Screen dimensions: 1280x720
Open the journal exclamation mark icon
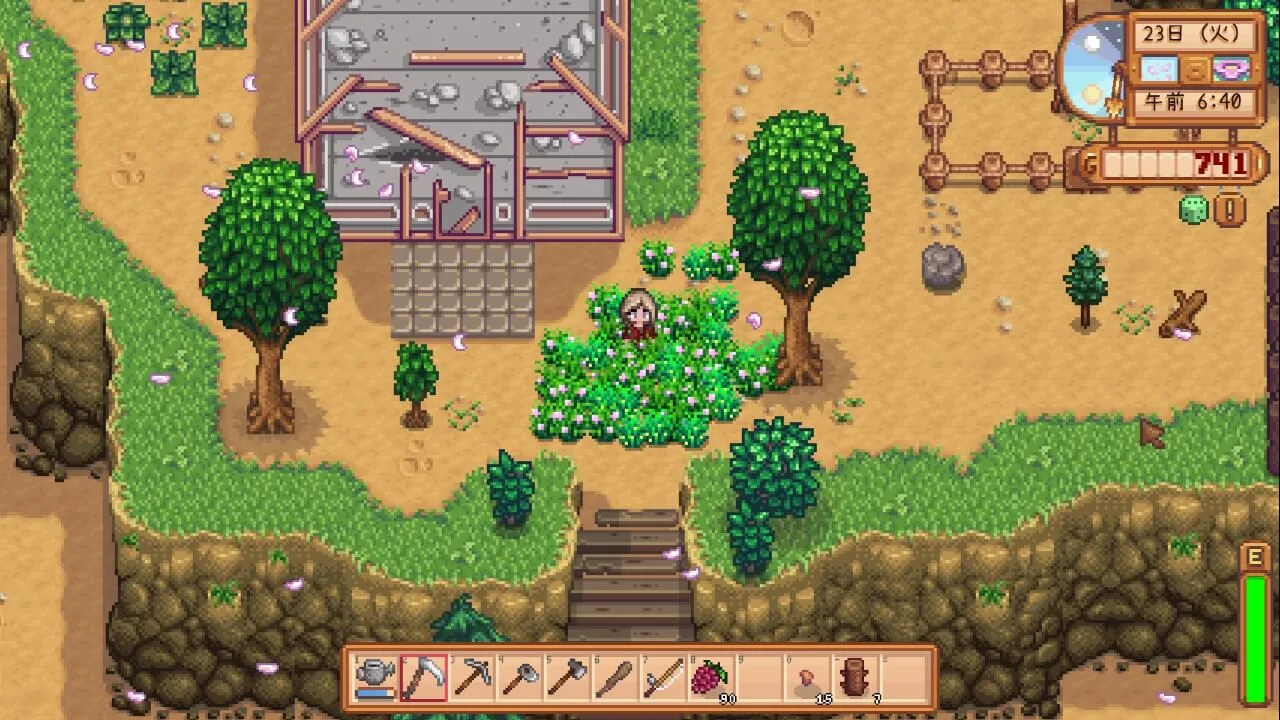1229,210
